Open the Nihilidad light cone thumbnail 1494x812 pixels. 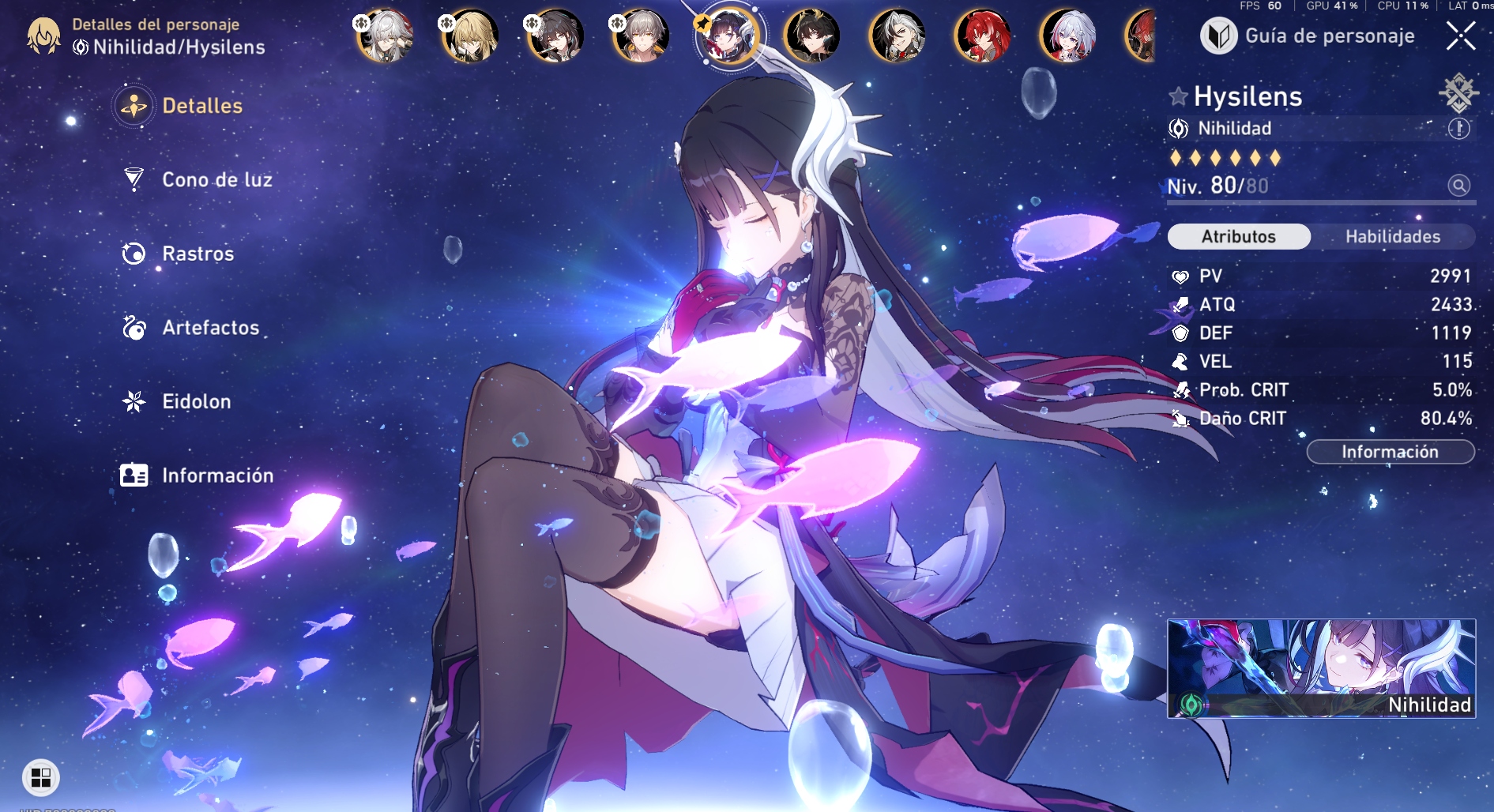coord(1321,668)
